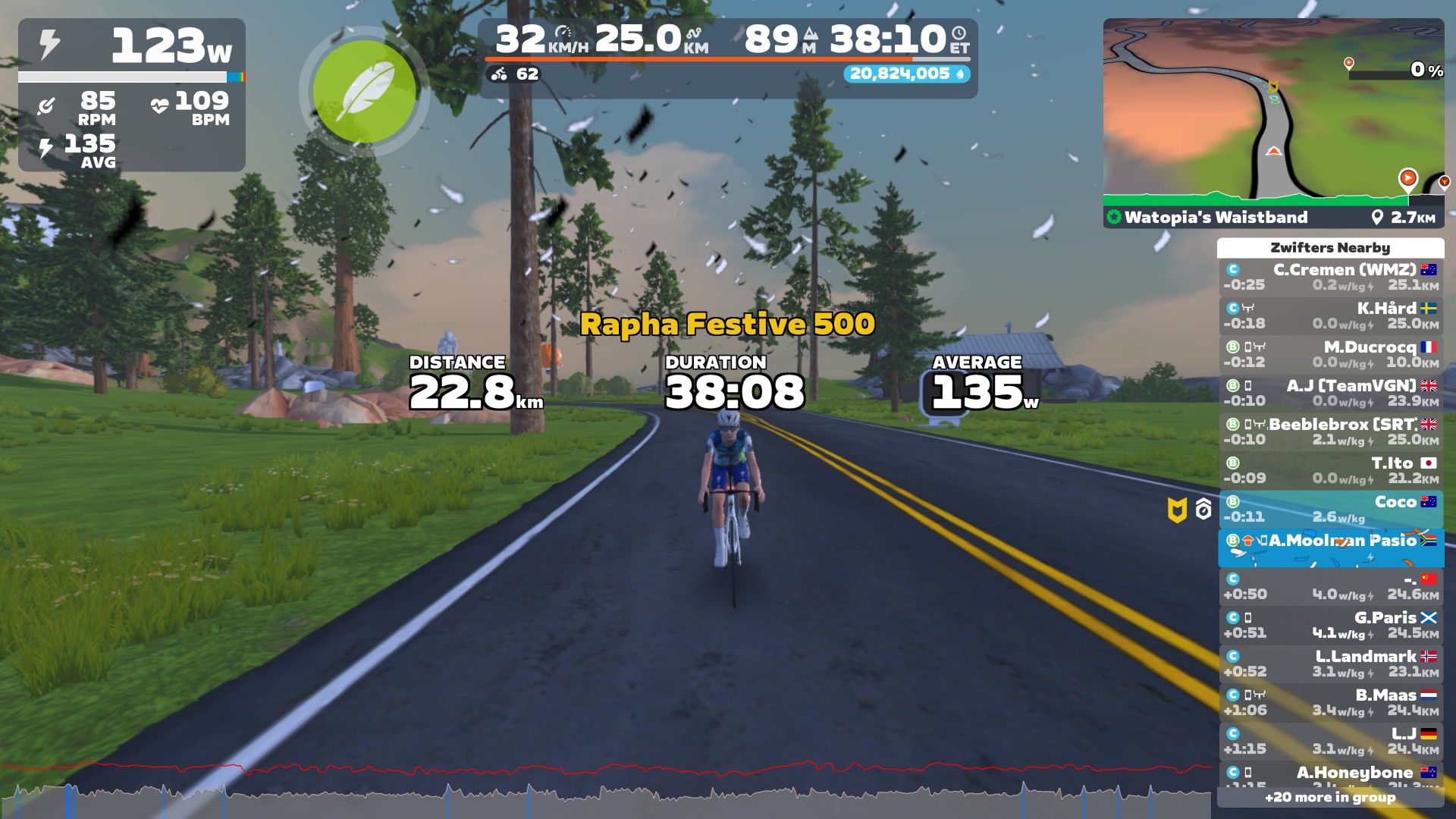Viewport: 1456px width, 819px height.
Task: Pick rider L.J with the German flag
Action: coord(1330,742)
